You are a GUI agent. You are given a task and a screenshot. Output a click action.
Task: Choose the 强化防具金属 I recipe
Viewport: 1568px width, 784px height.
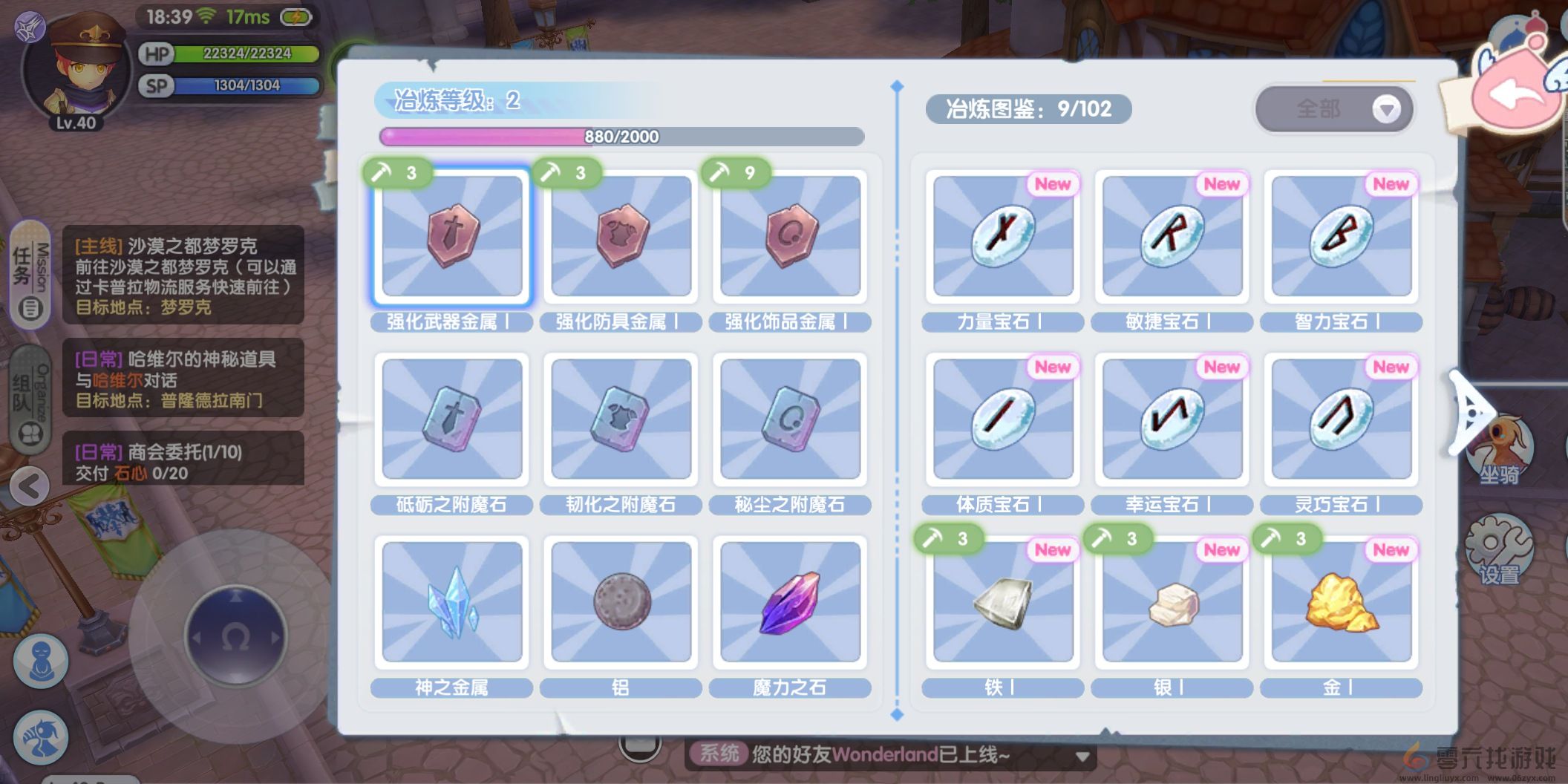(621, 236)
